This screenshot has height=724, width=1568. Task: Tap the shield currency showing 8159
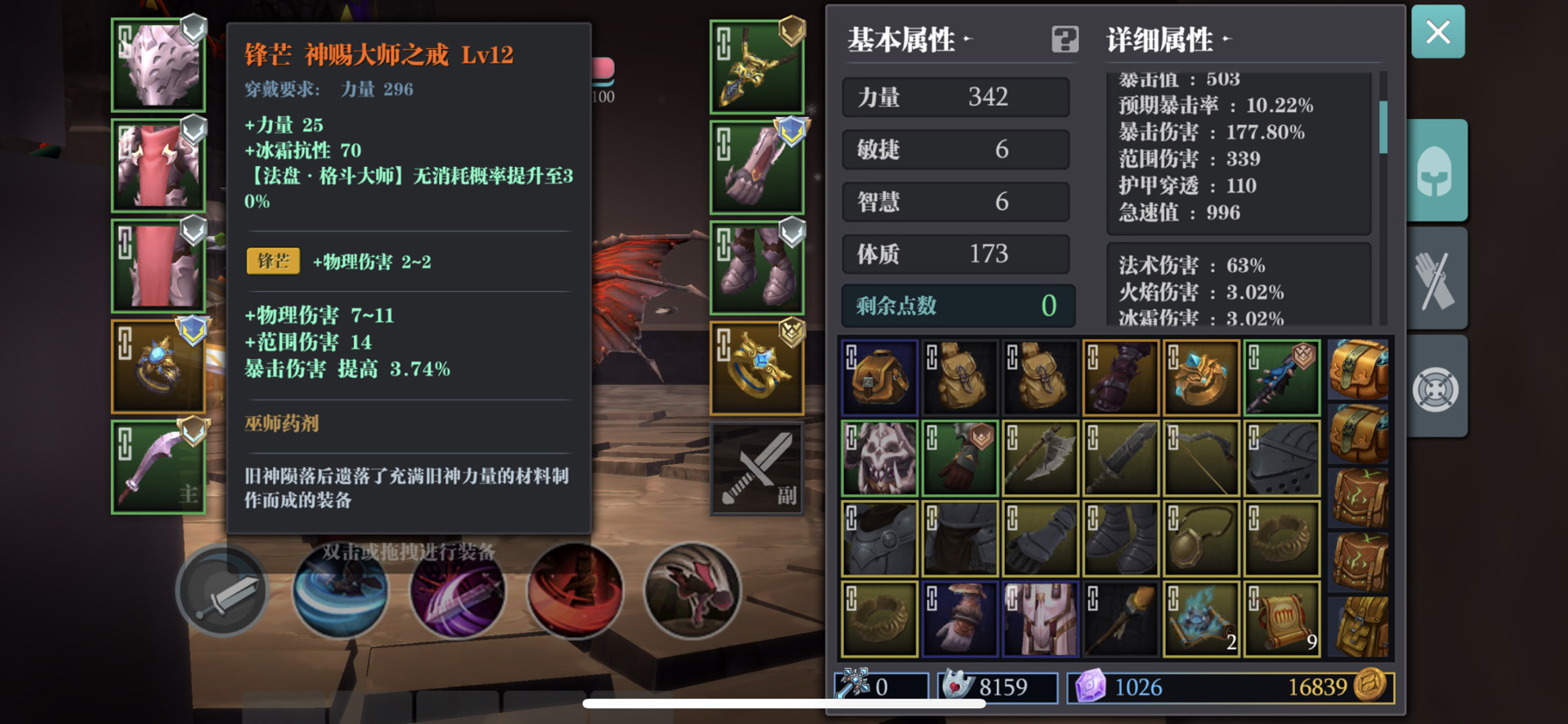click(x=997, y=687)
